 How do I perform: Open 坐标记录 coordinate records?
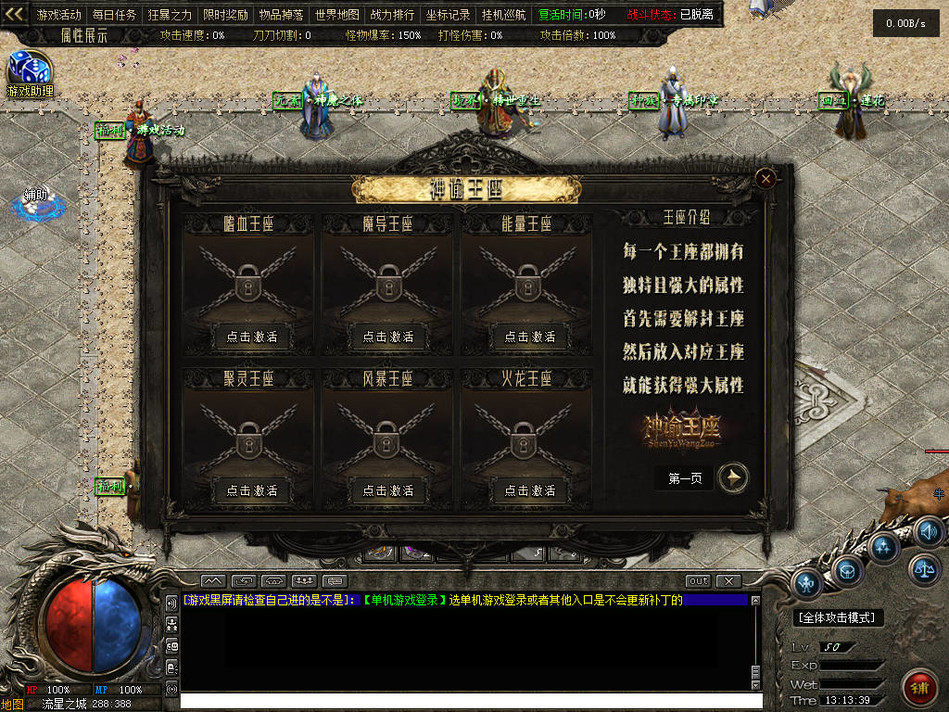[447, 15]
